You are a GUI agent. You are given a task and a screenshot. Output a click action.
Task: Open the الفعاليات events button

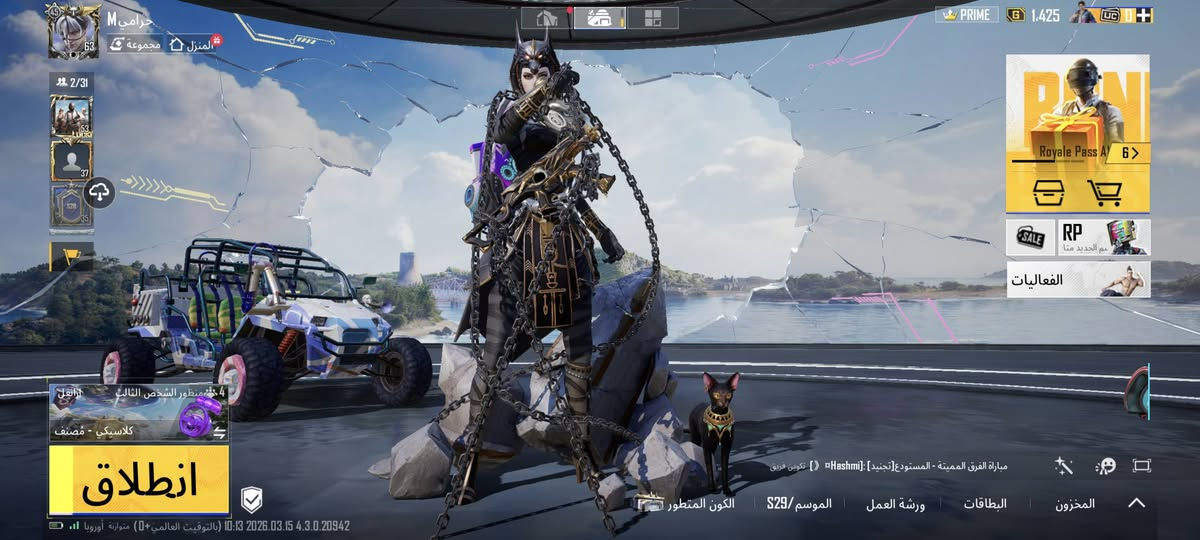[x=1078, y=280]
